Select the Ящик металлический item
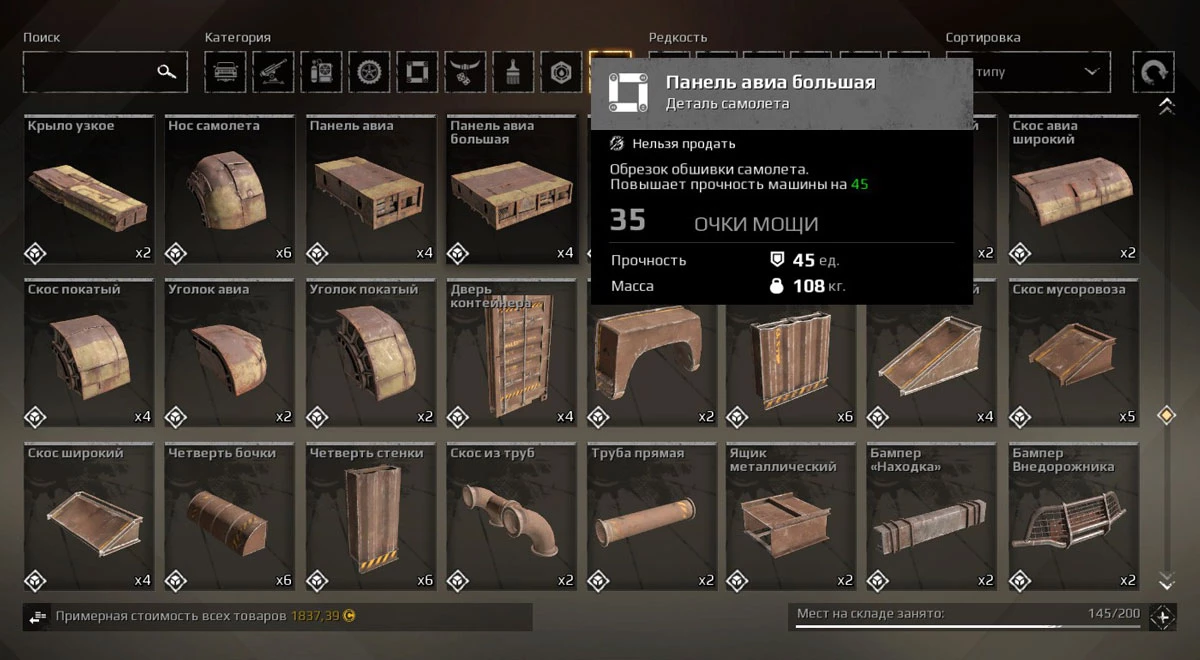 [792, 517]
